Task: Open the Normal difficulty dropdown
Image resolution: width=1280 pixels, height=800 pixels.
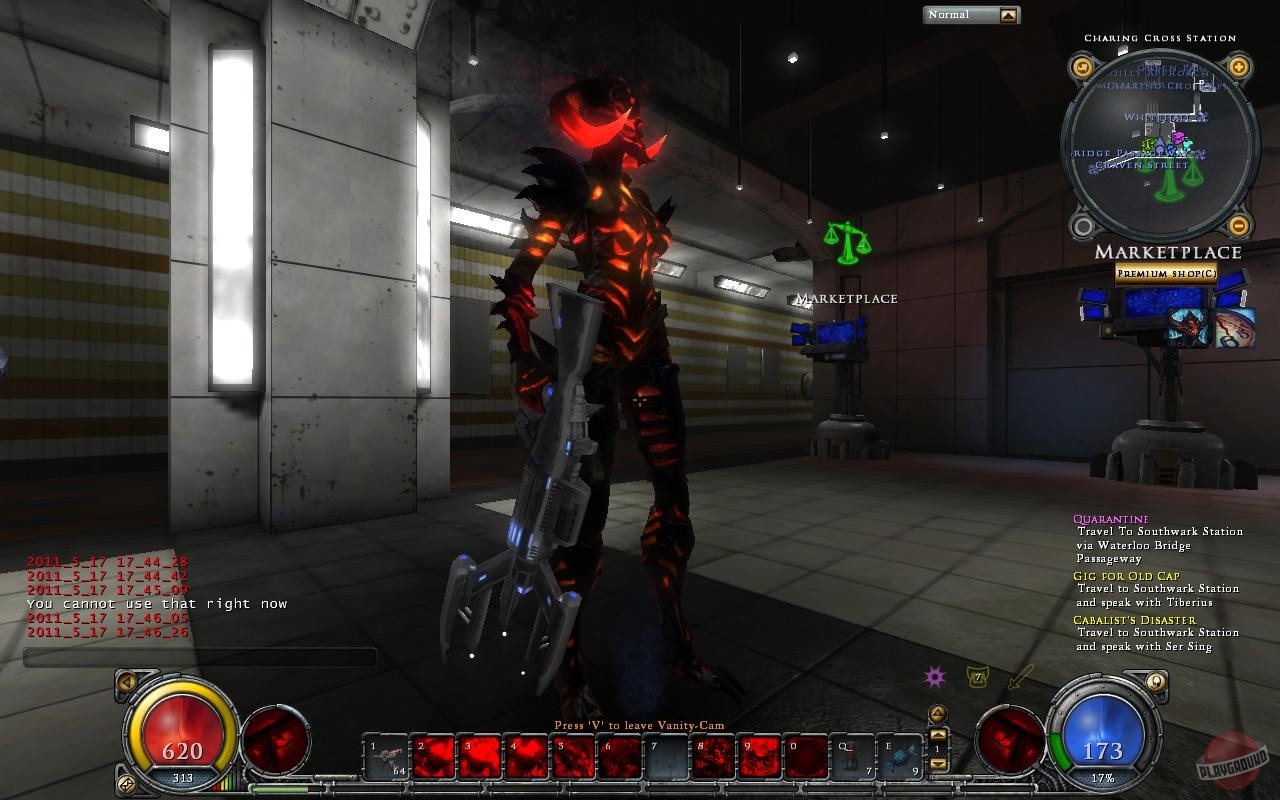Action: pyautogui.click(x=1006, y=14)
